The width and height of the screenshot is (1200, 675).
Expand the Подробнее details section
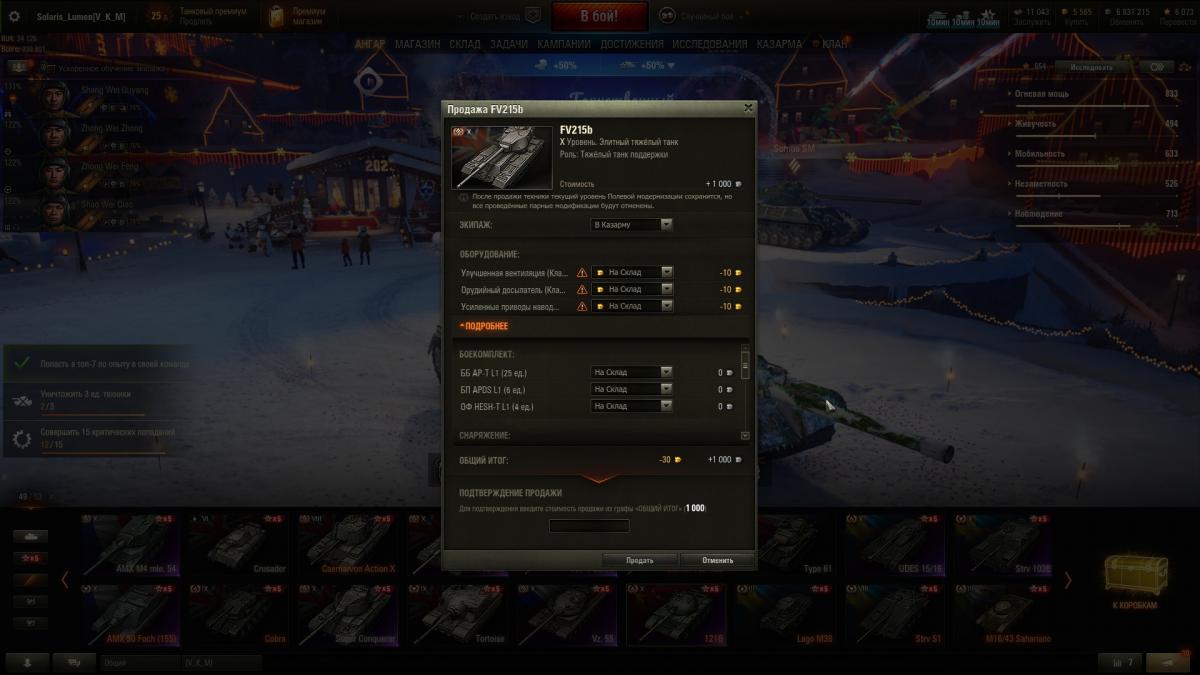(484, 326)
